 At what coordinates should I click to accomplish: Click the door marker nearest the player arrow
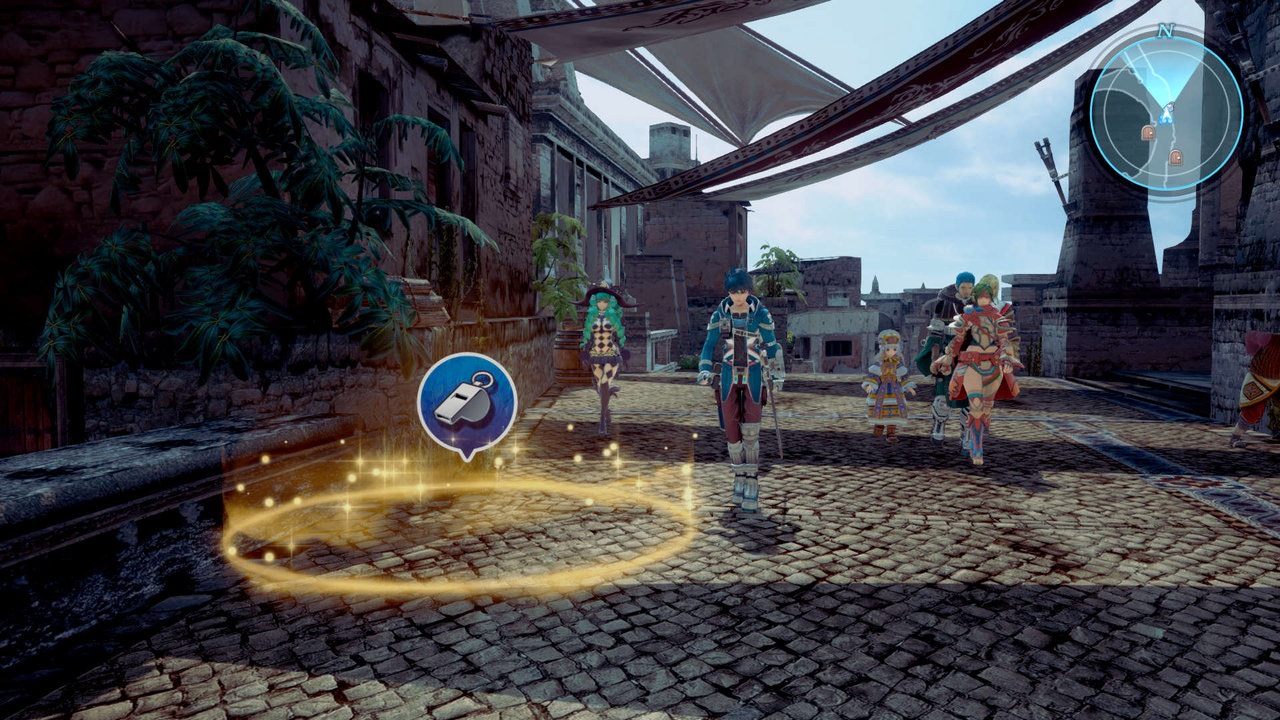(x=1147, y=132)
